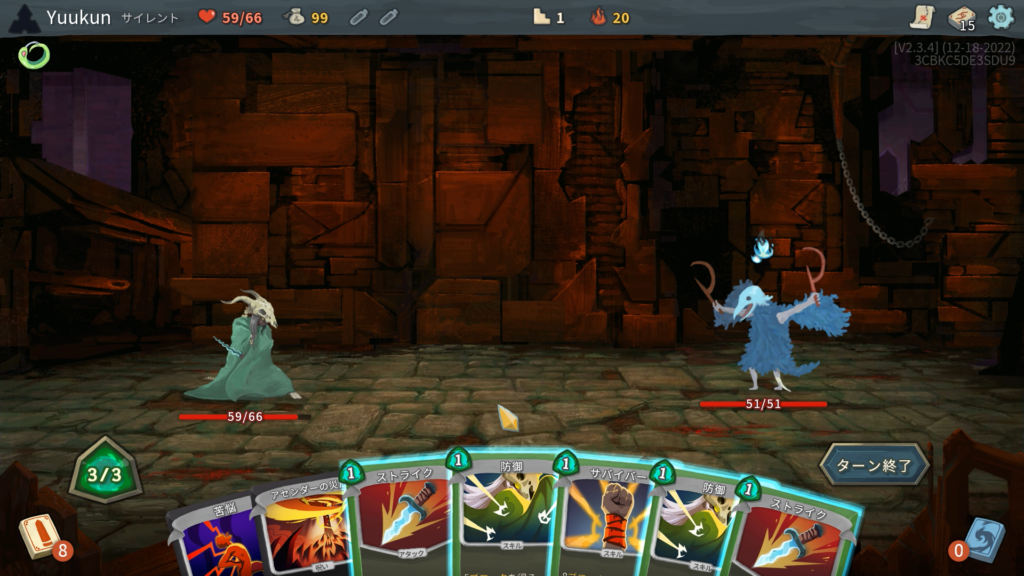Screen dimensions: 1024x576
Task: Open the map scroll icon
Action: (x=922, y=17)
